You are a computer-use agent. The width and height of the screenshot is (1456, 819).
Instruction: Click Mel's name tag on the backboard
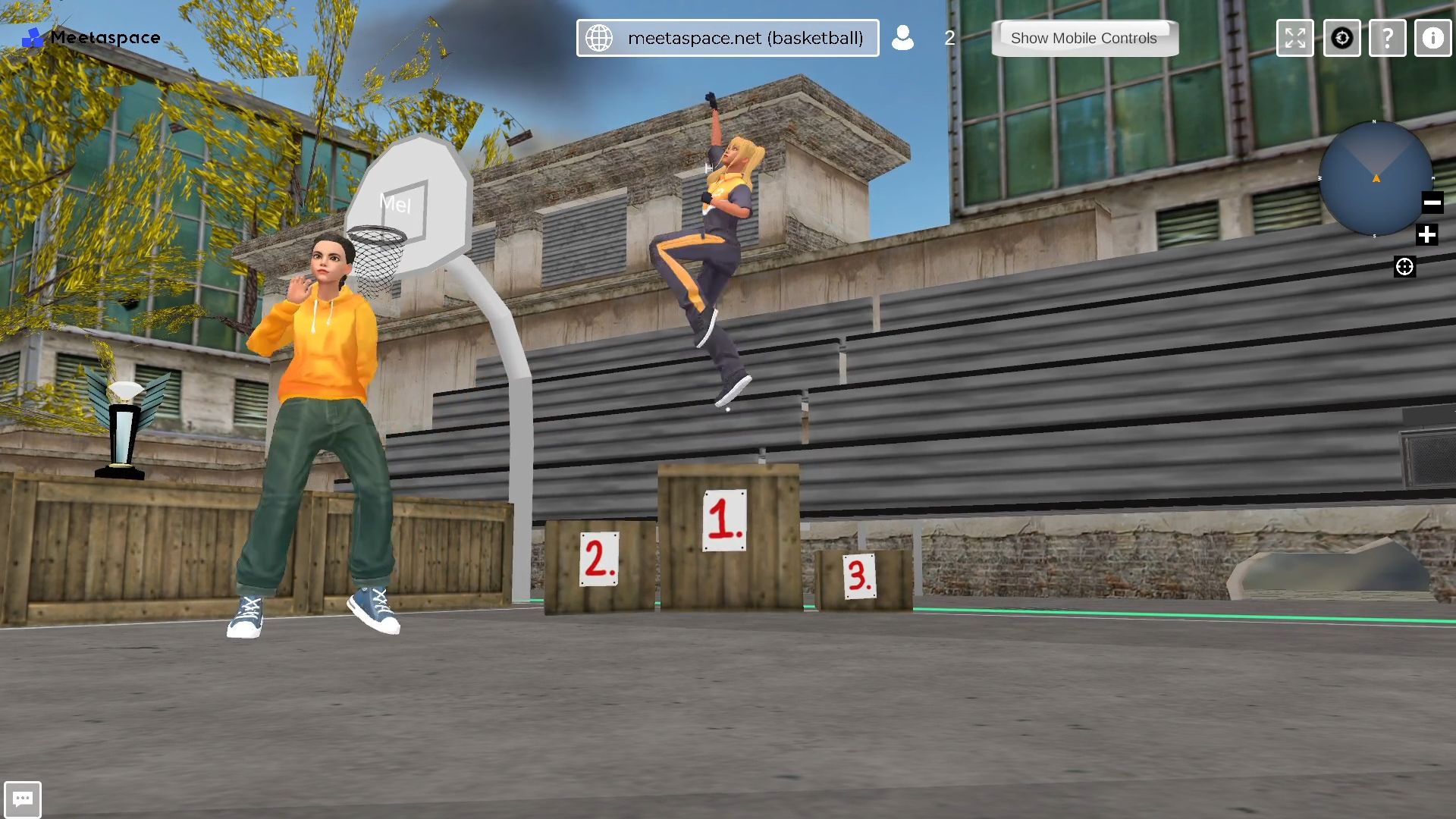397,203
